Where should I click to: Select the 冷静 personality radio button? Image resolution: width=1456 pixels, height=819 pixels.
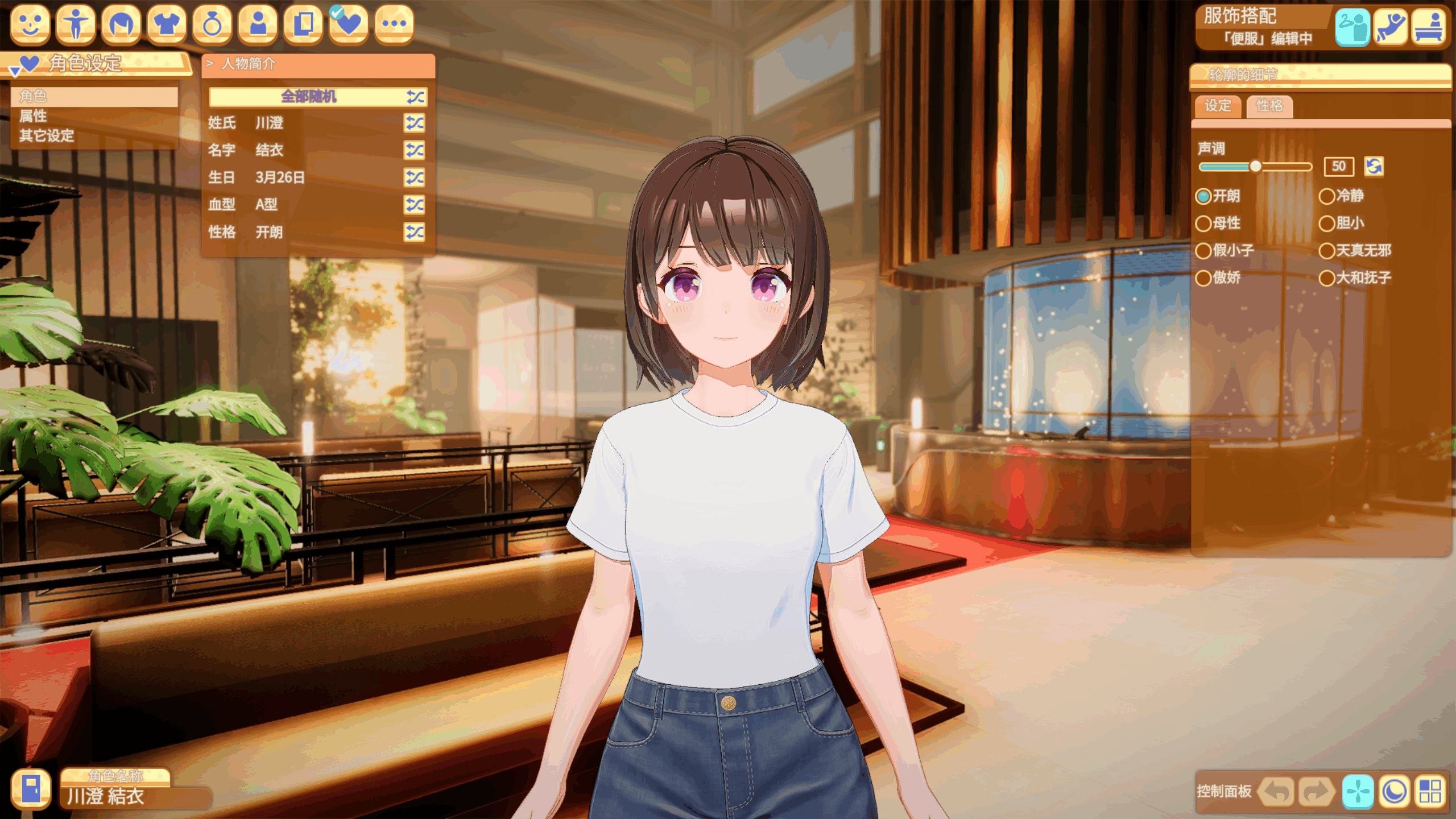click(1327, 197)
